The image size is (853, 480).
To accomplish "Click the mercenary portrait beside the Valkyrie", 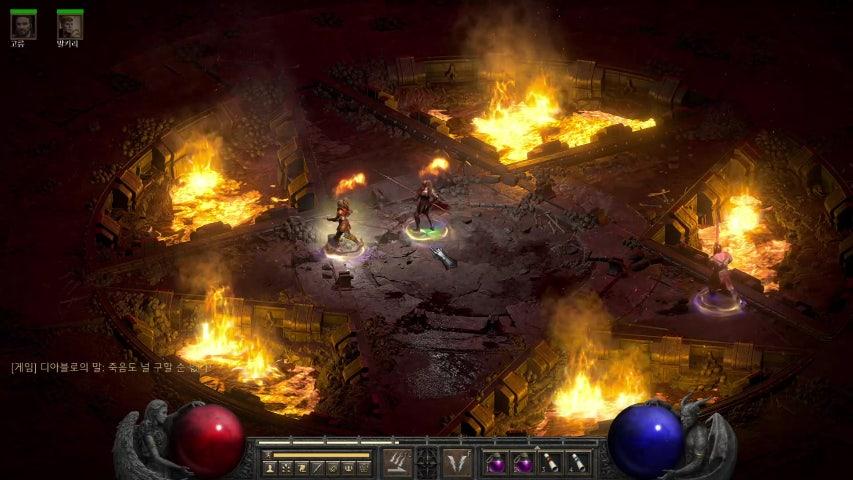I will click(23, 26).
